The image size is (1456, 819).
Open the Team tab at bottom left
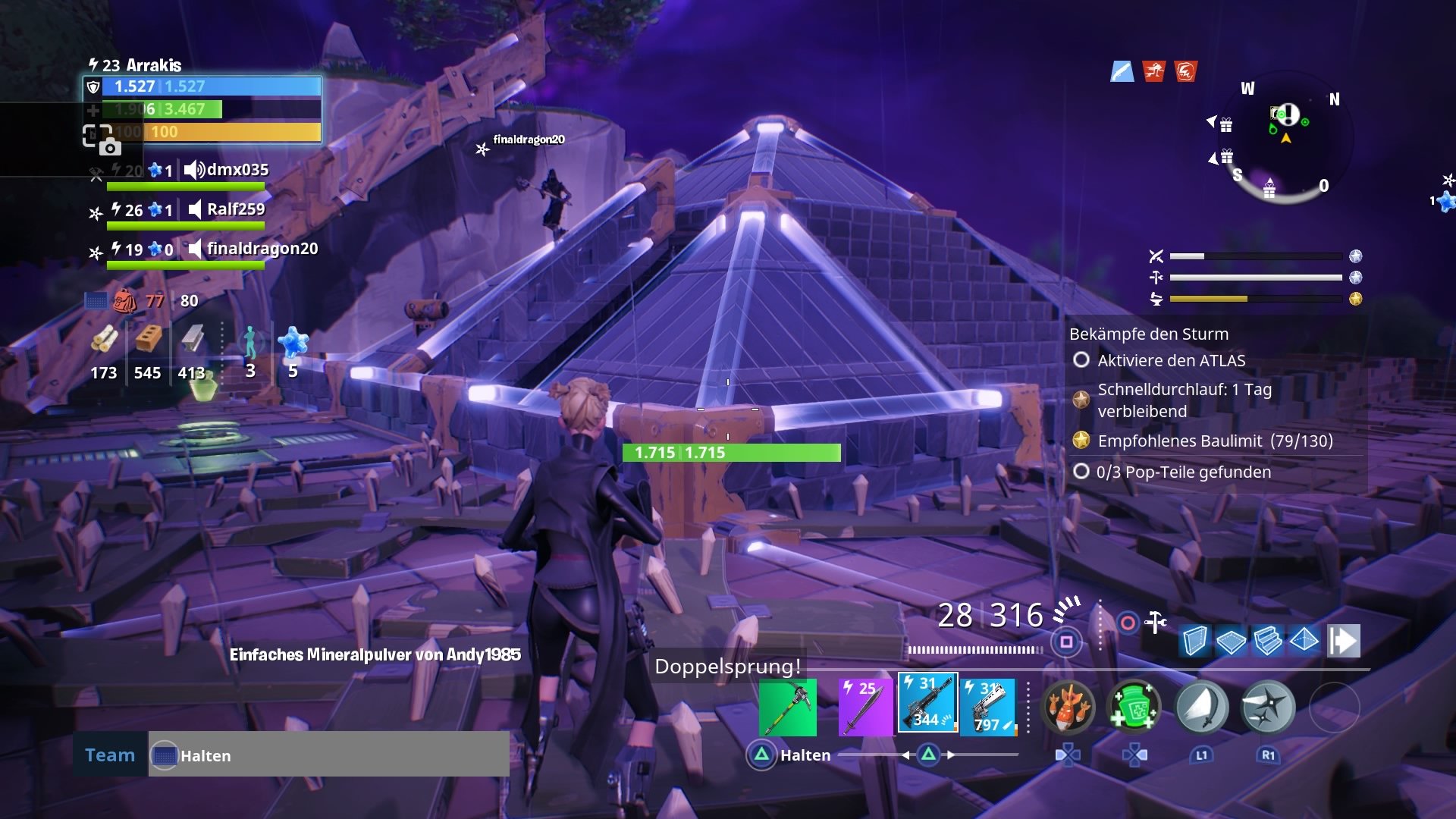[x=109, y=755]
